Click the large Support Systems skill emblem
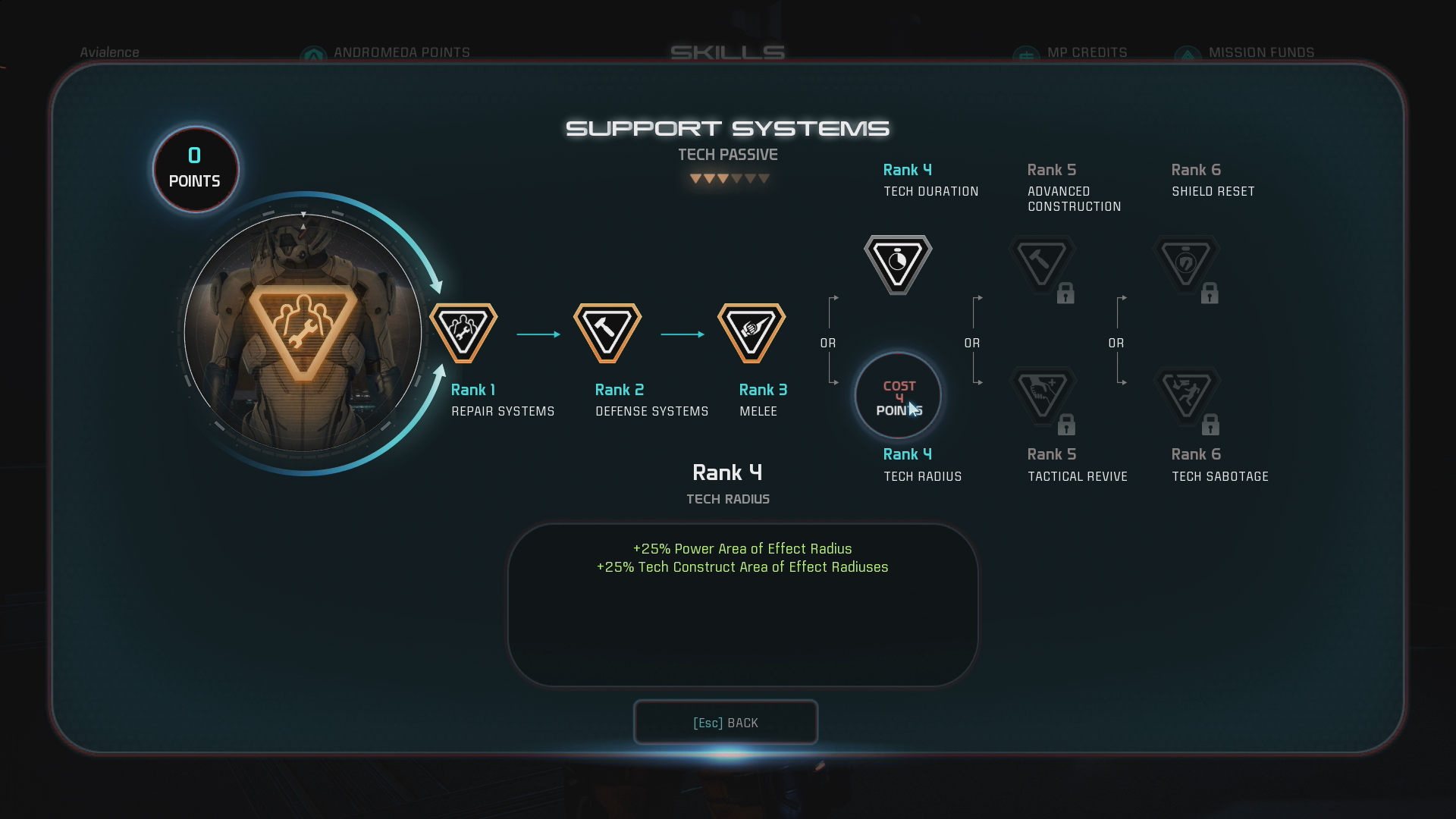 point(303,332)
